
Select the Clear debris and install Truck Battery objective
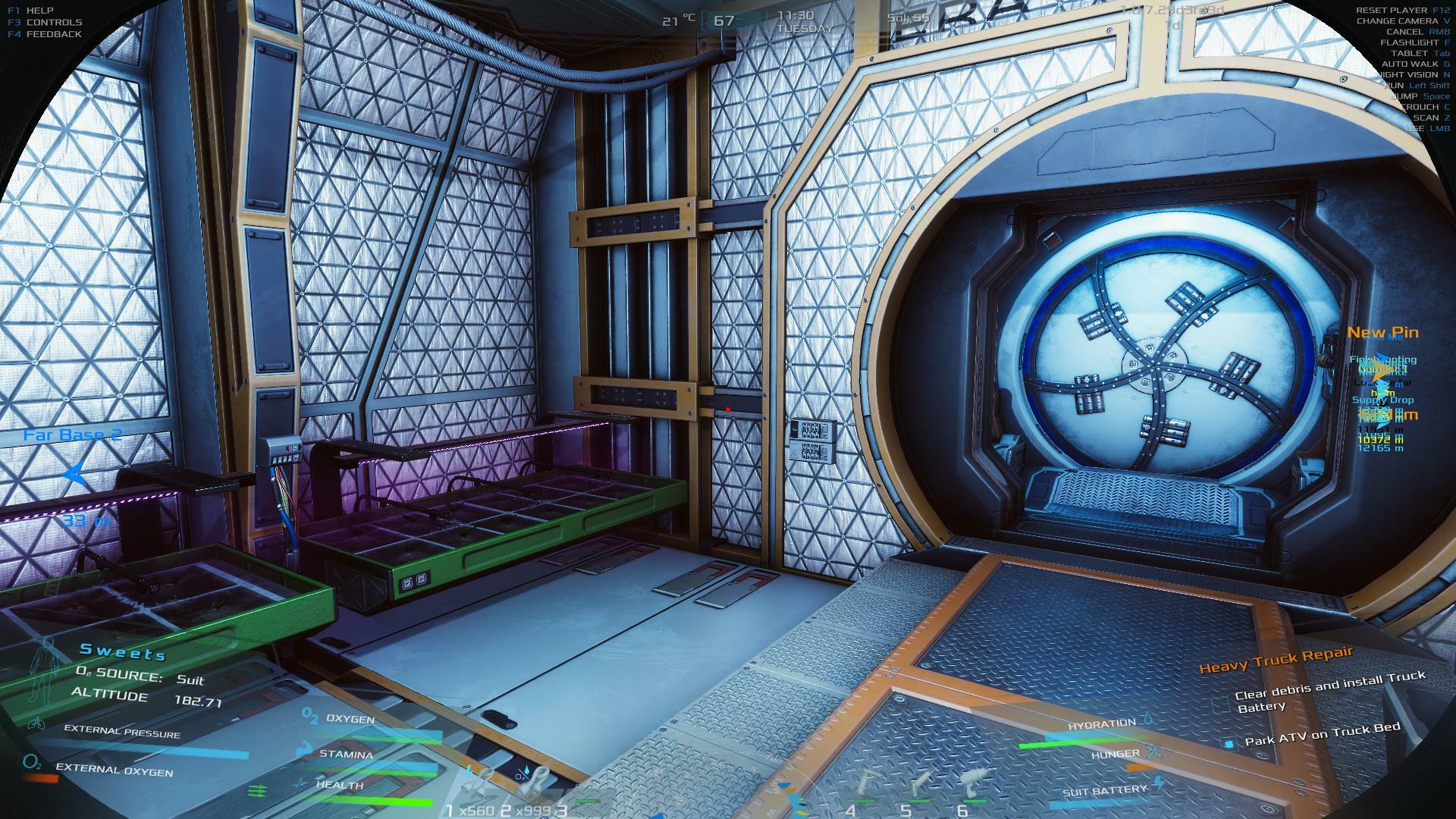[1329, 692]
